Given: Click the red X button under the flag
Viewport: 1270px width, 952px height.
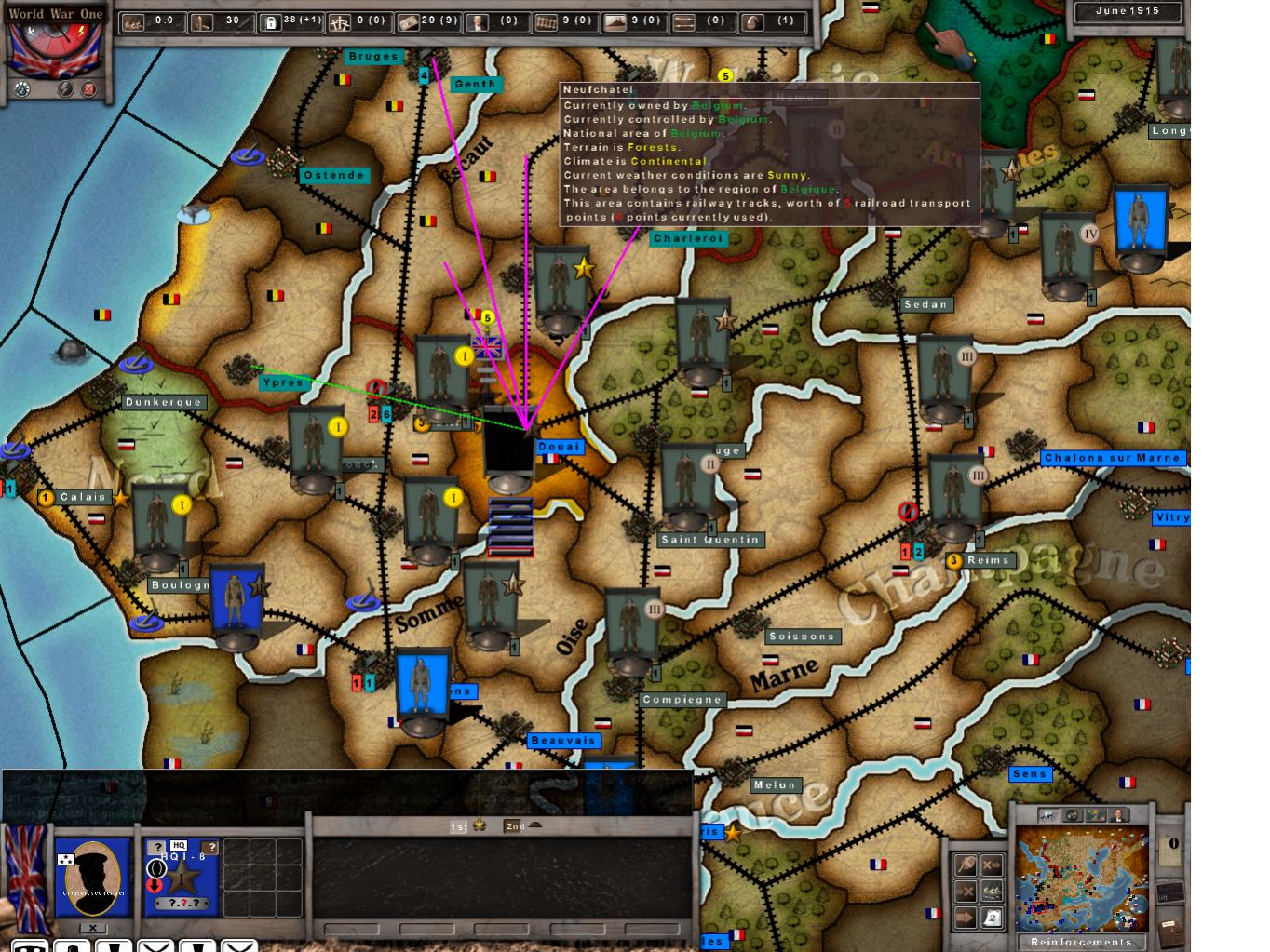Looking at the screenshot, I should coord(89,89).
